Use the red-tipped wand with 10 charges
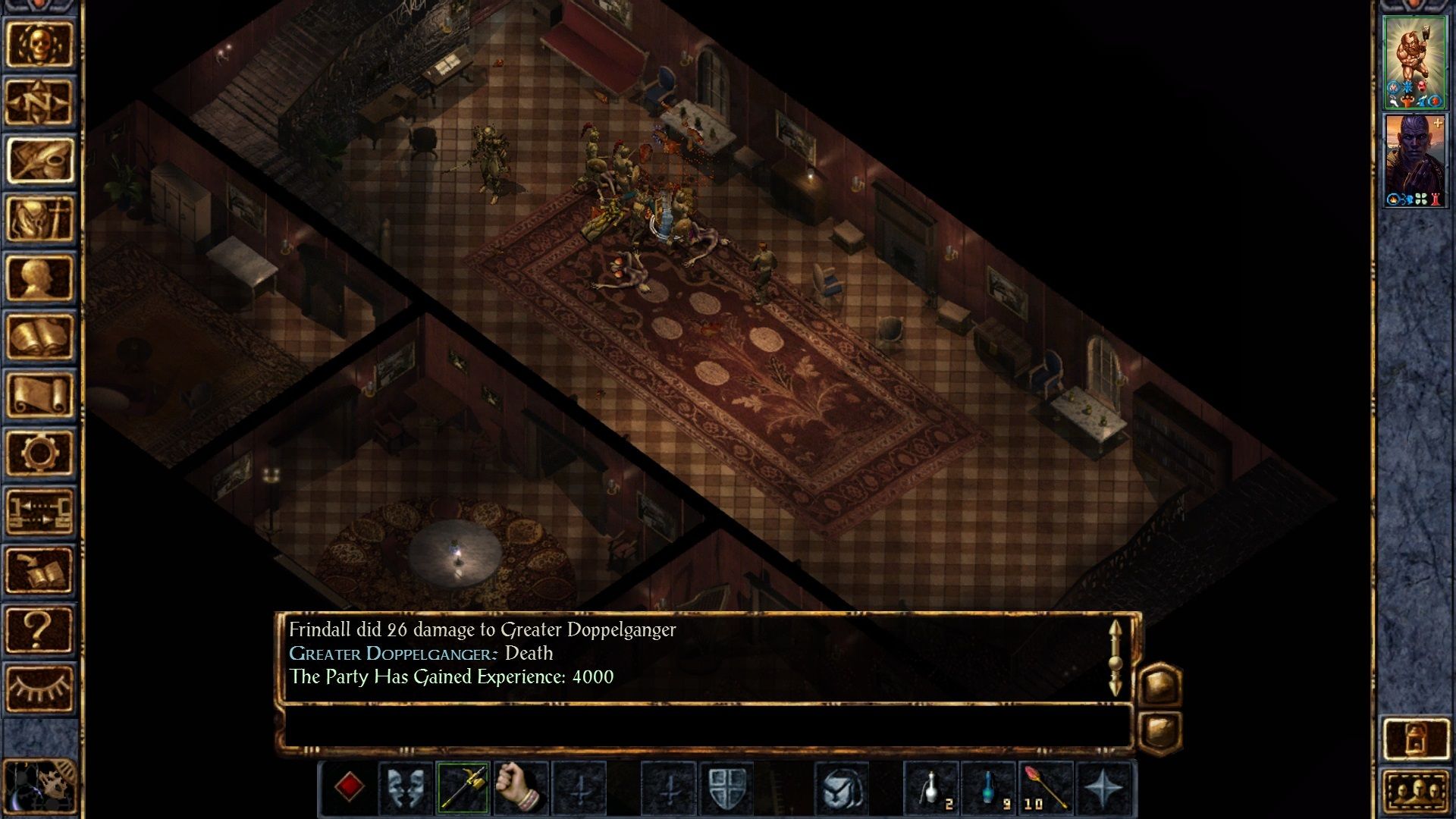1456x819 pixels. coord(1046,787)
